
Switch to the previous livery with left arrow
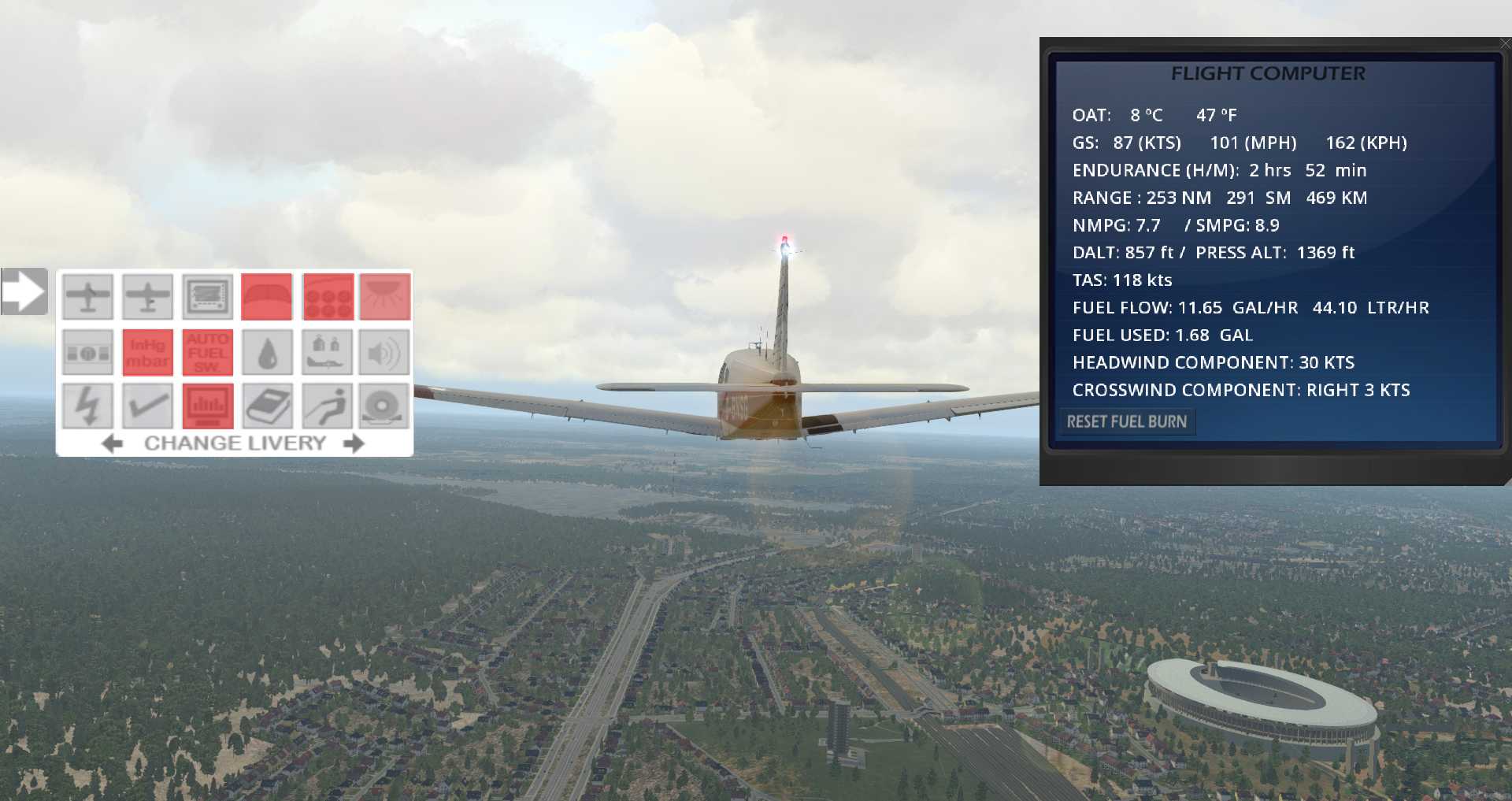pyautogui.click(x=113, y=443)
